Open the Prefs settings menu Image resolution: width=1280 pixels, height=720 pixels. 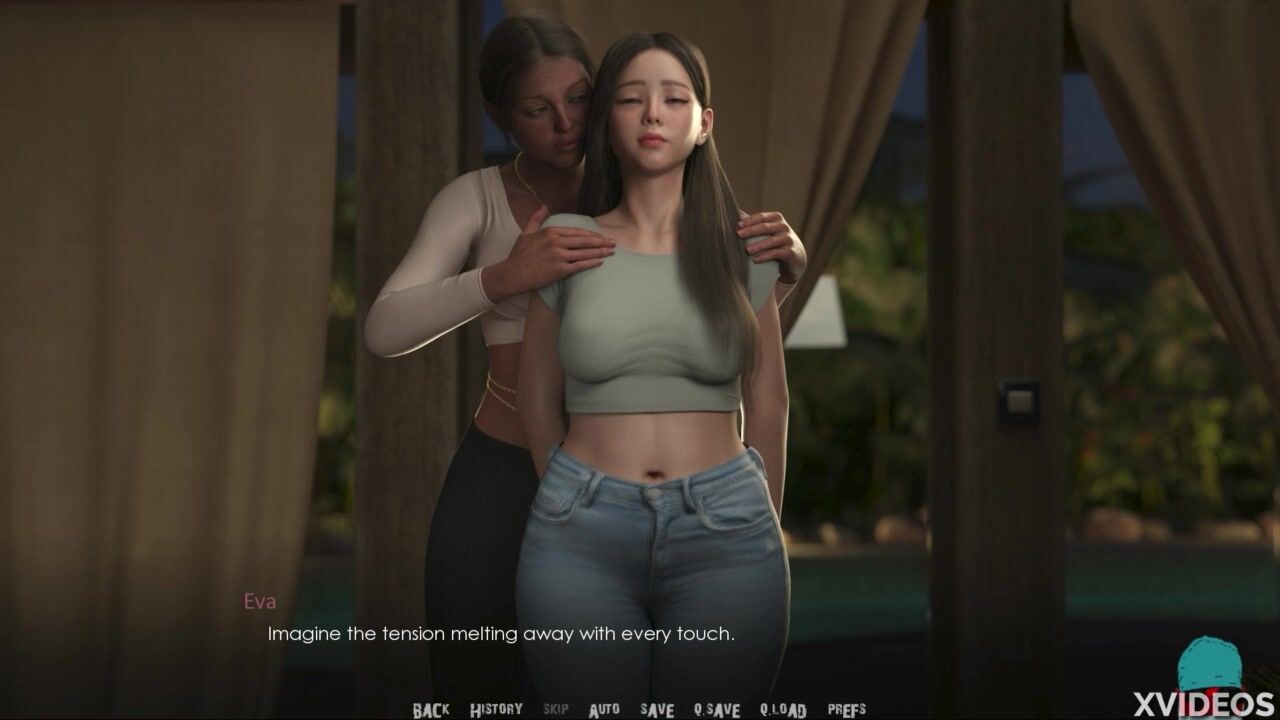[846, 710]
